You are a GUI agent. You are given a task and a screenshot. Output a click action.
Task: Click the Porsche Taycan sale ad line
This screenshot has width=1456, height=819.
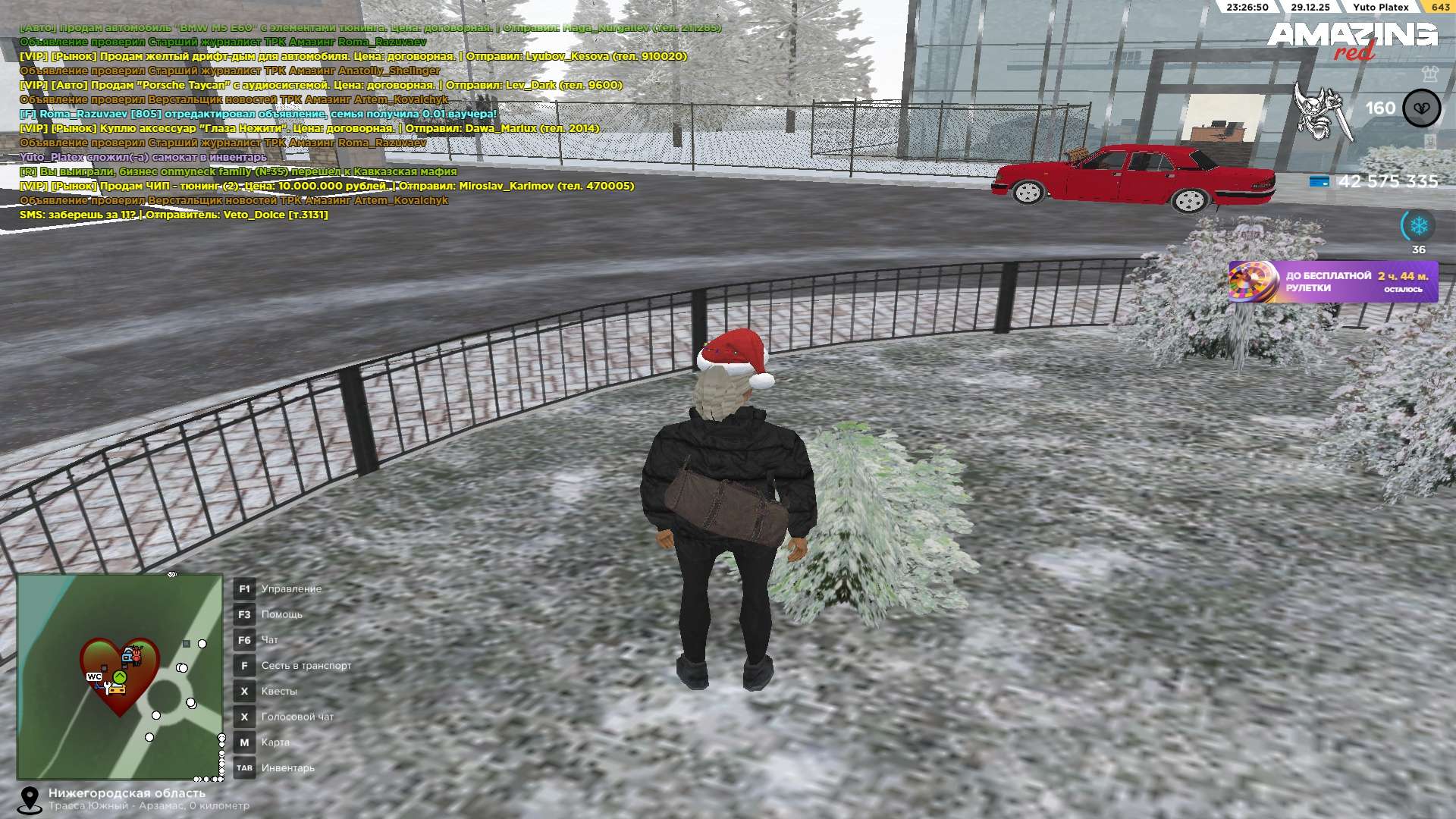[320, 85]
